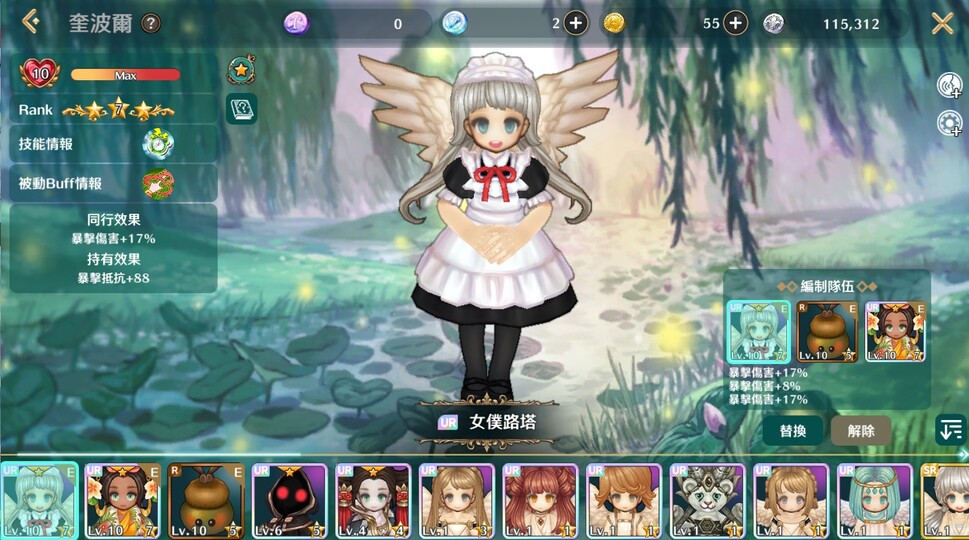Select the brown pot team slot
The height and width of the screenshot is (540, 969).
[x=826, y=331]
